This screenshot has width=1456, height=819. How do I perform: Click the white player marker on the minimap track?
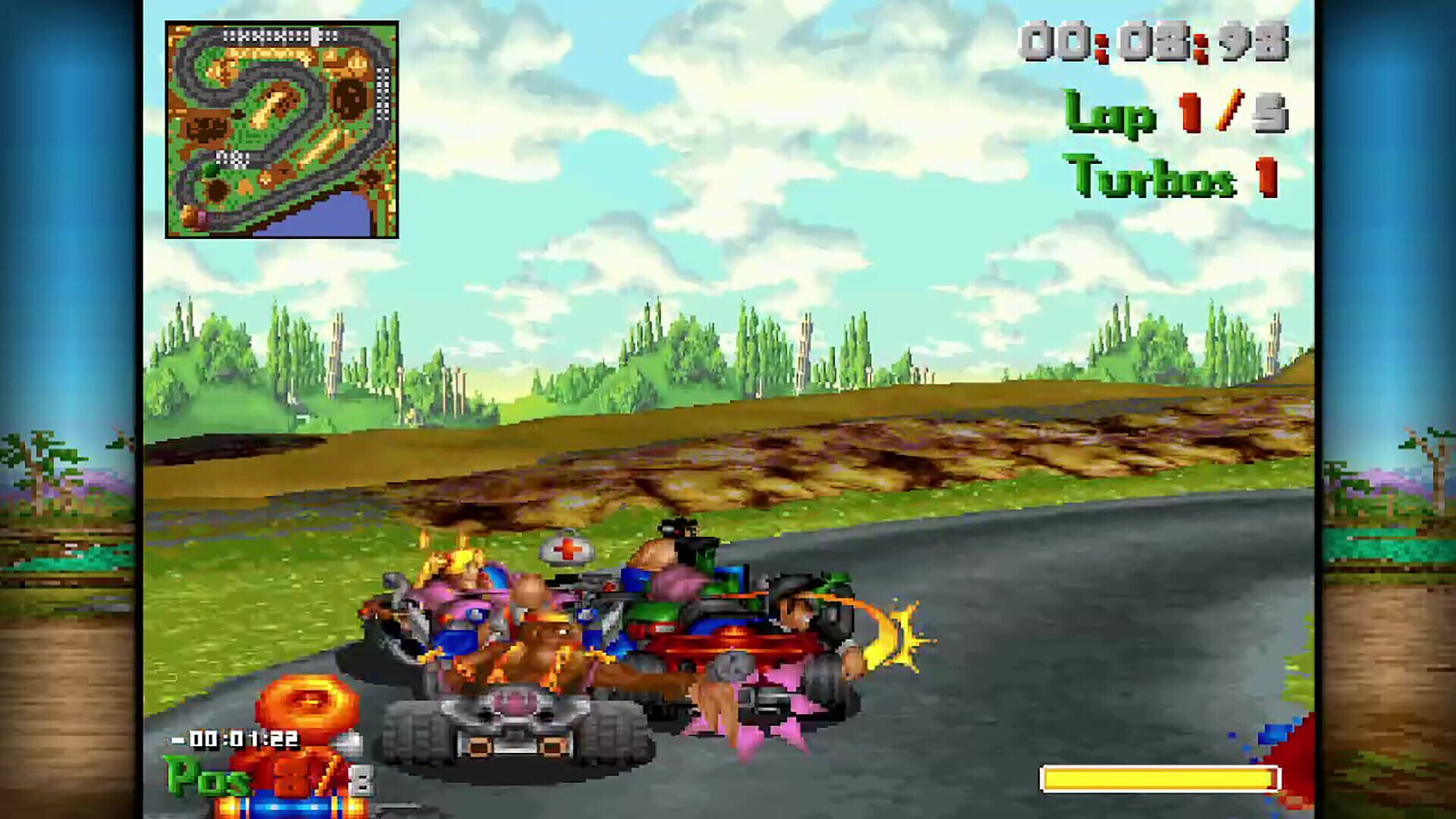point(315,35)
